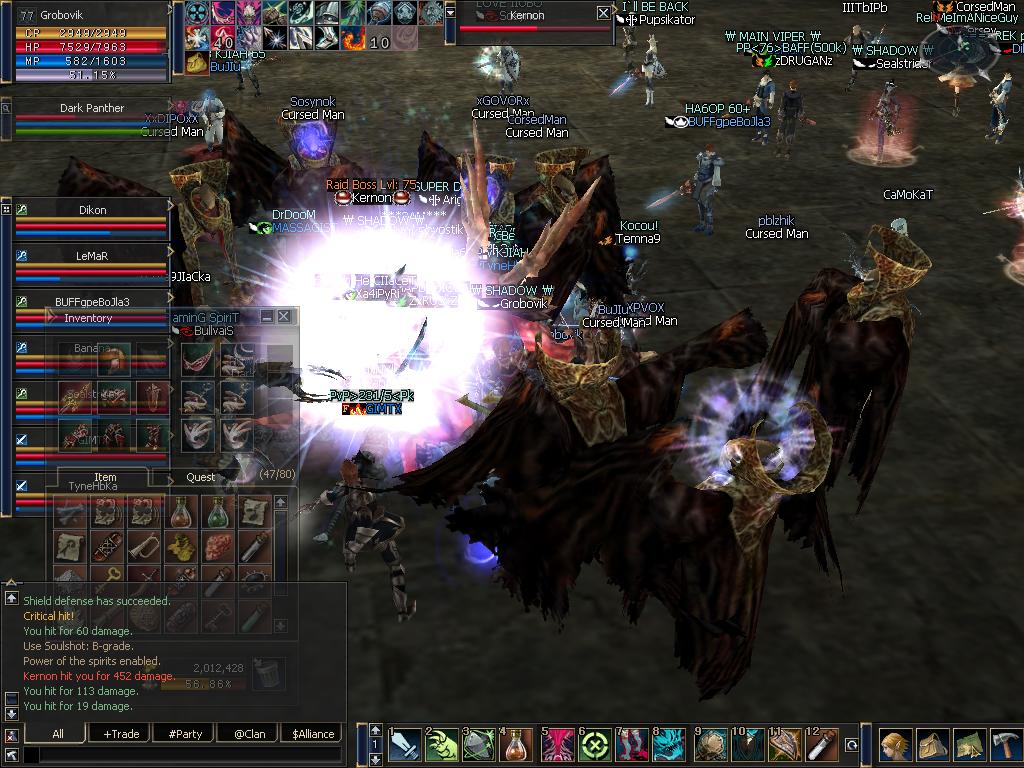Activate the green crosshair skill in slot 6
Screen dimensions: 1024x768
point(594,746)
